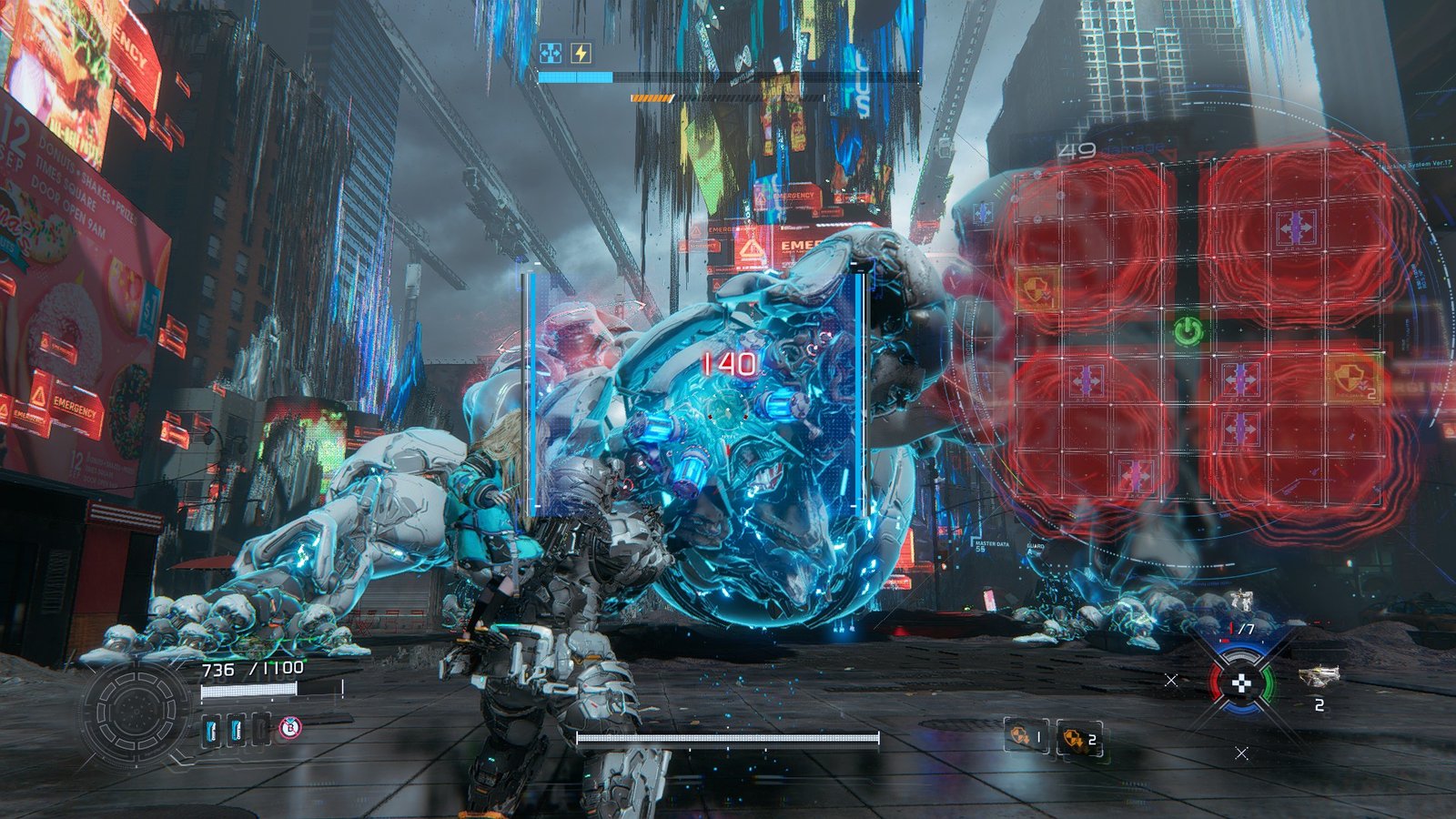Screen dimensions: 1456x819
Task: Click the blue target status icon
Action: [551, 53]
